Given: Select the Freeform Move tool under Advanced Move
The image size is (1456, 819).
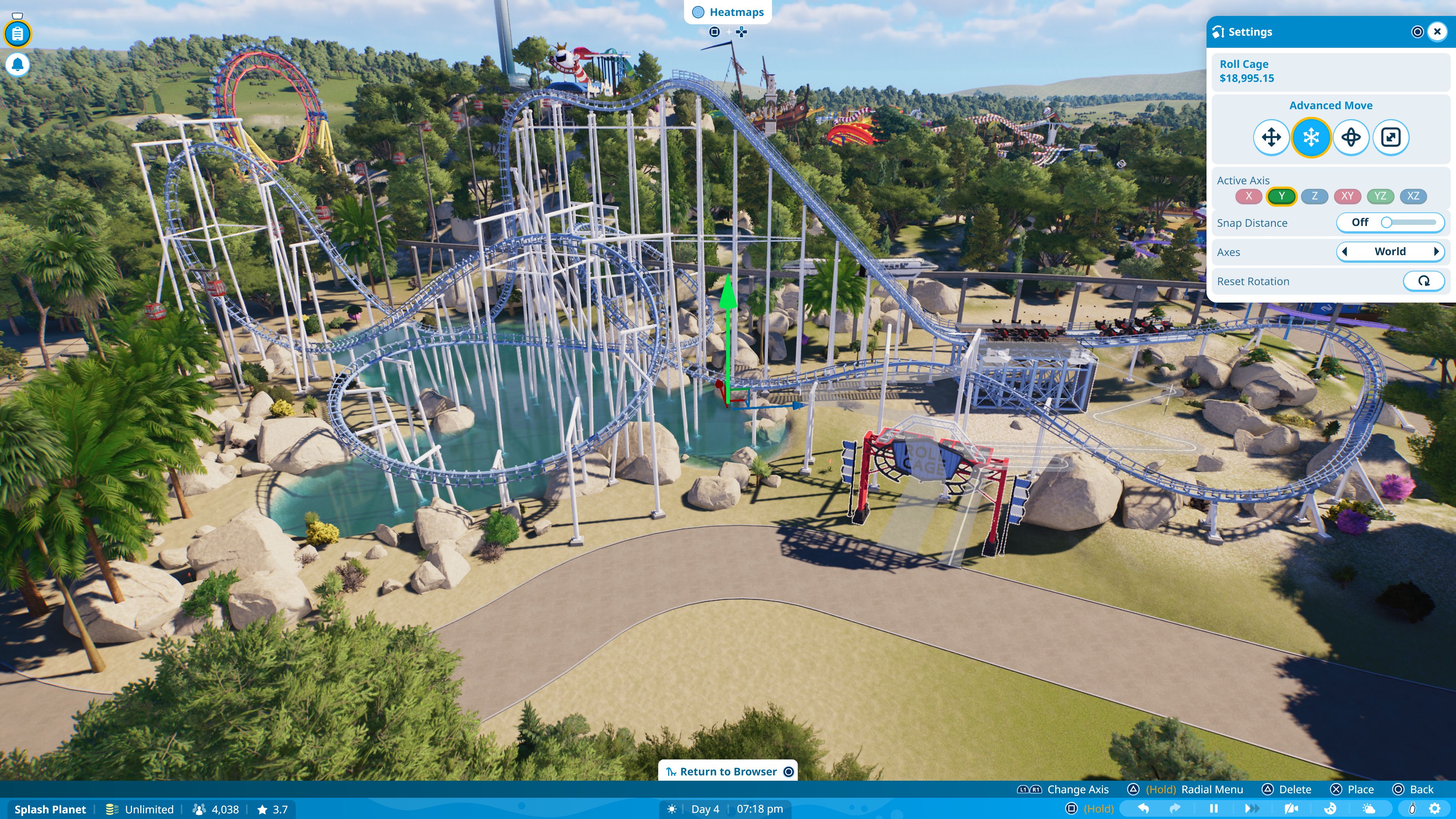Looking at the screenshot, I should (x=1311, y=137).
